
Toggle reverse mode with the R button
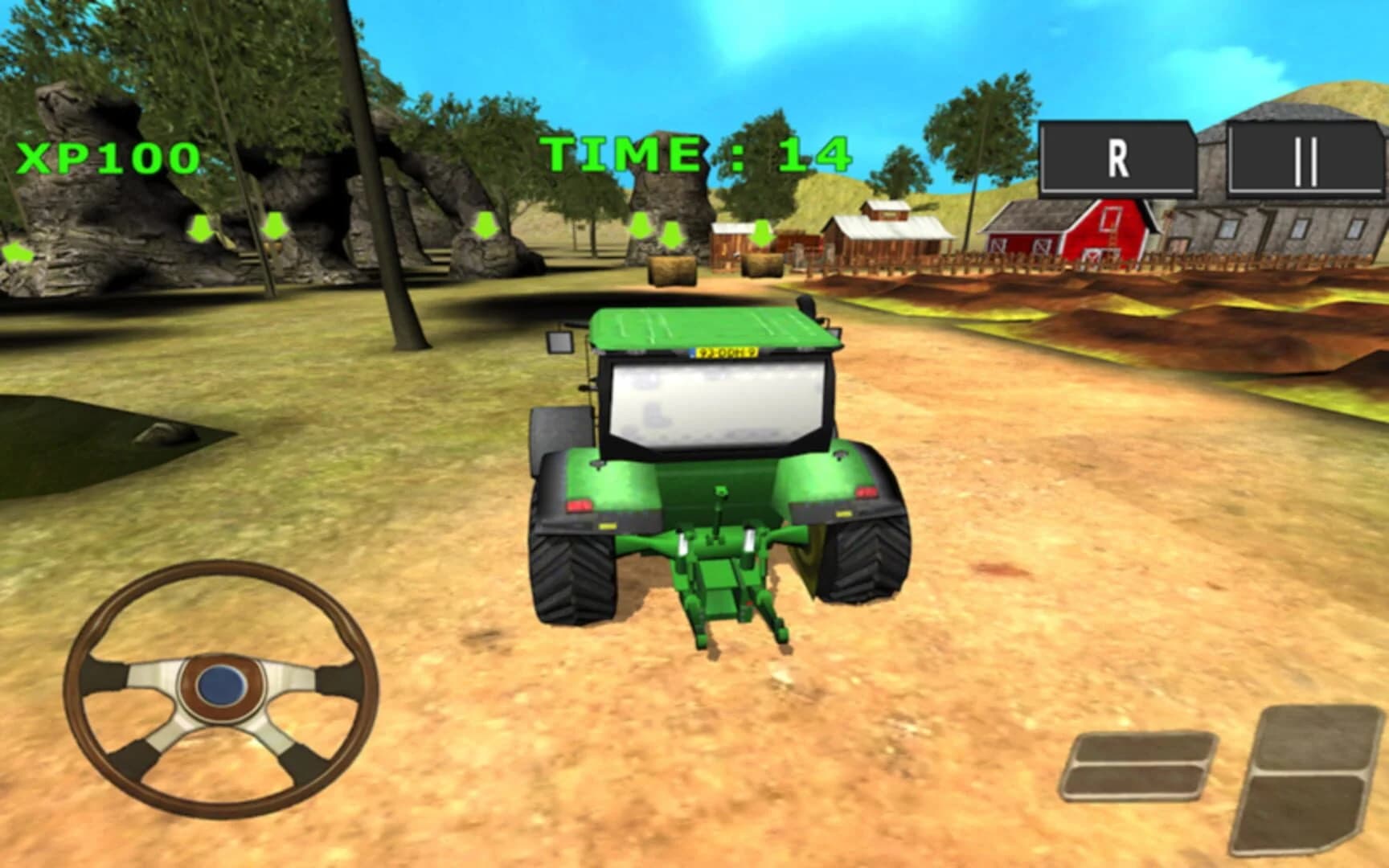pos(1117,158)
